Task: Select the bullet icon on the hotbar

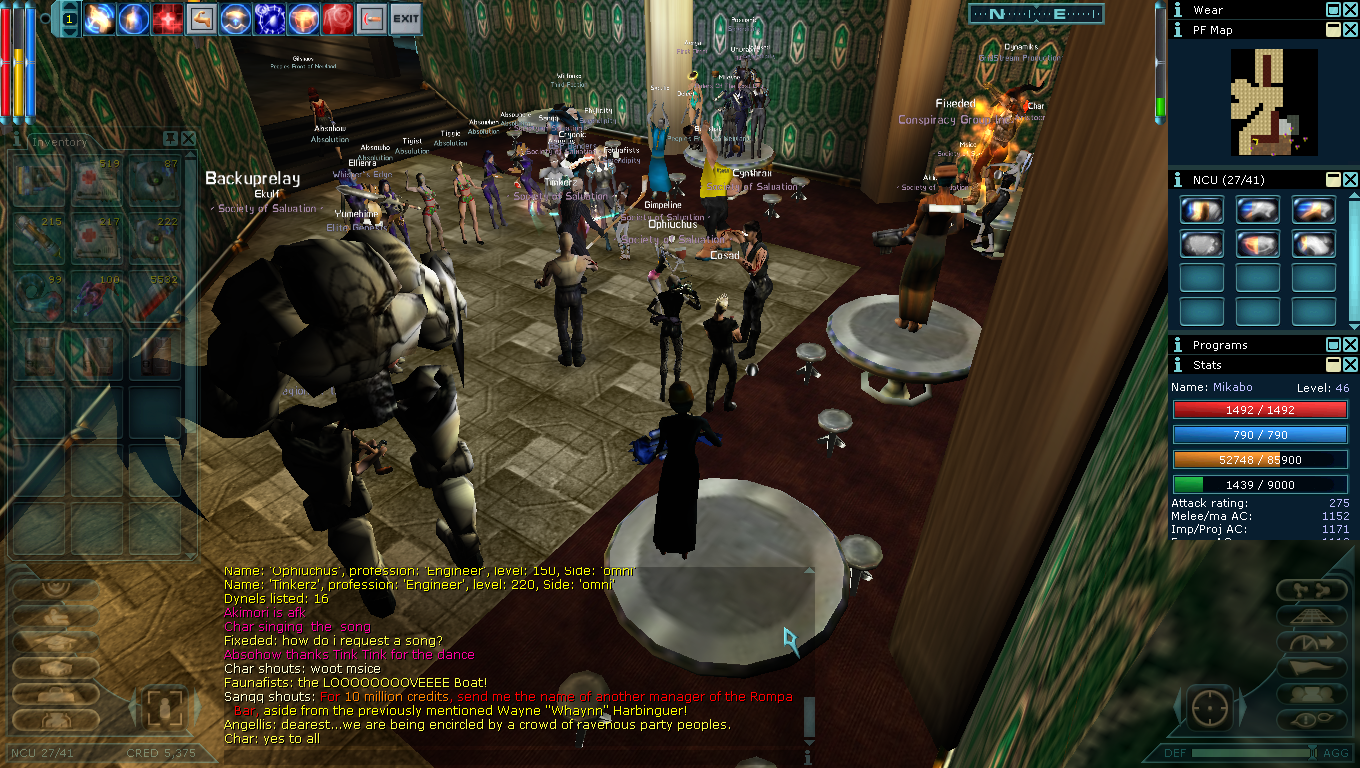Action: click(x=371, y=18)
